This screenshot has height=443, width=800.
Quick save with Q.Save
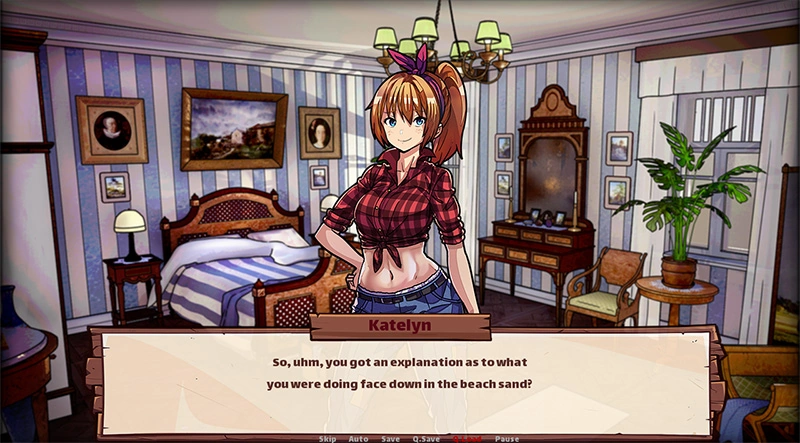(425, 438)
